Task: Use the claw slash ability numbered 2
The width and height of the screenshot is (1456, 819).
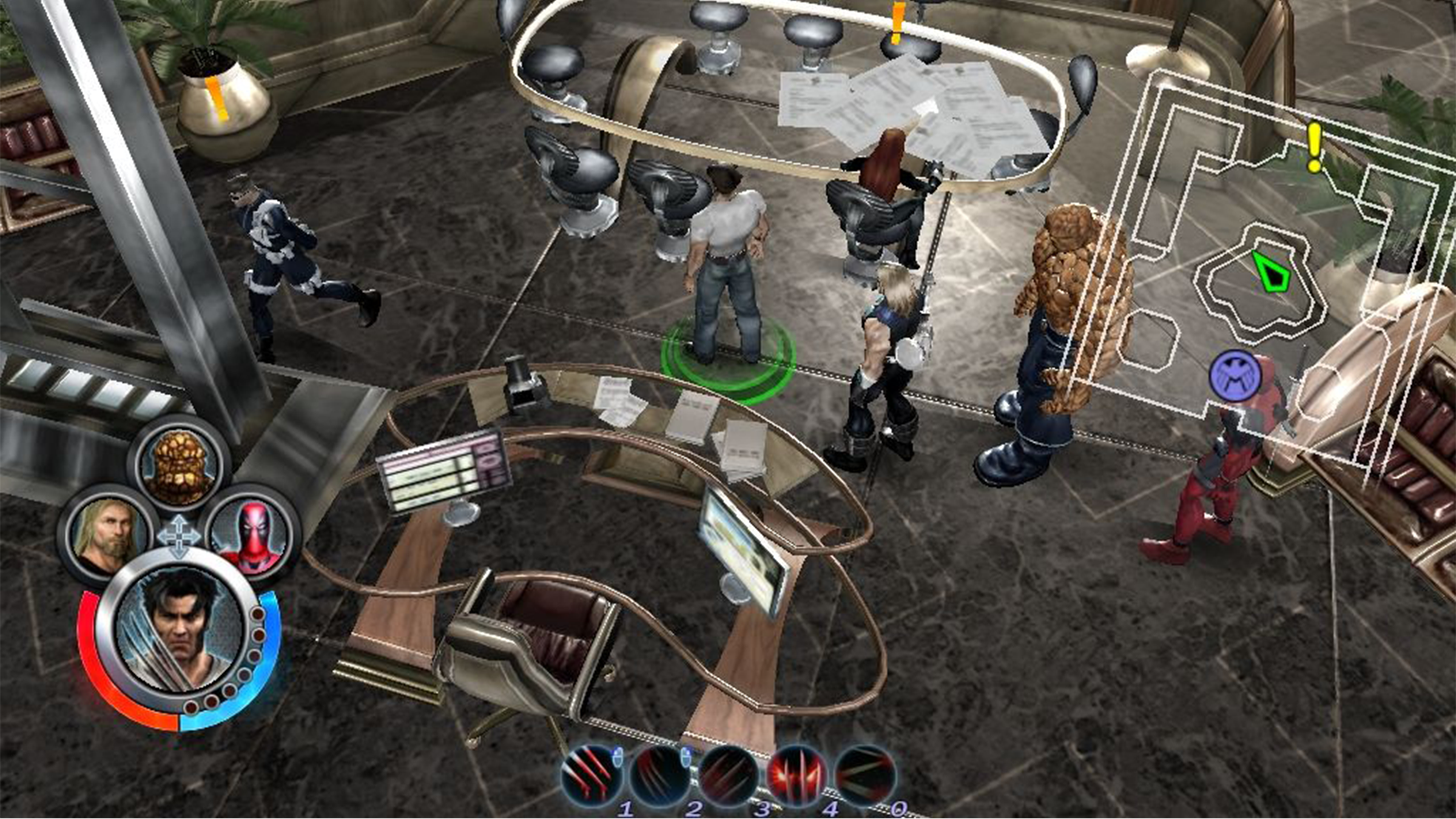Action: tap(660, 778)
